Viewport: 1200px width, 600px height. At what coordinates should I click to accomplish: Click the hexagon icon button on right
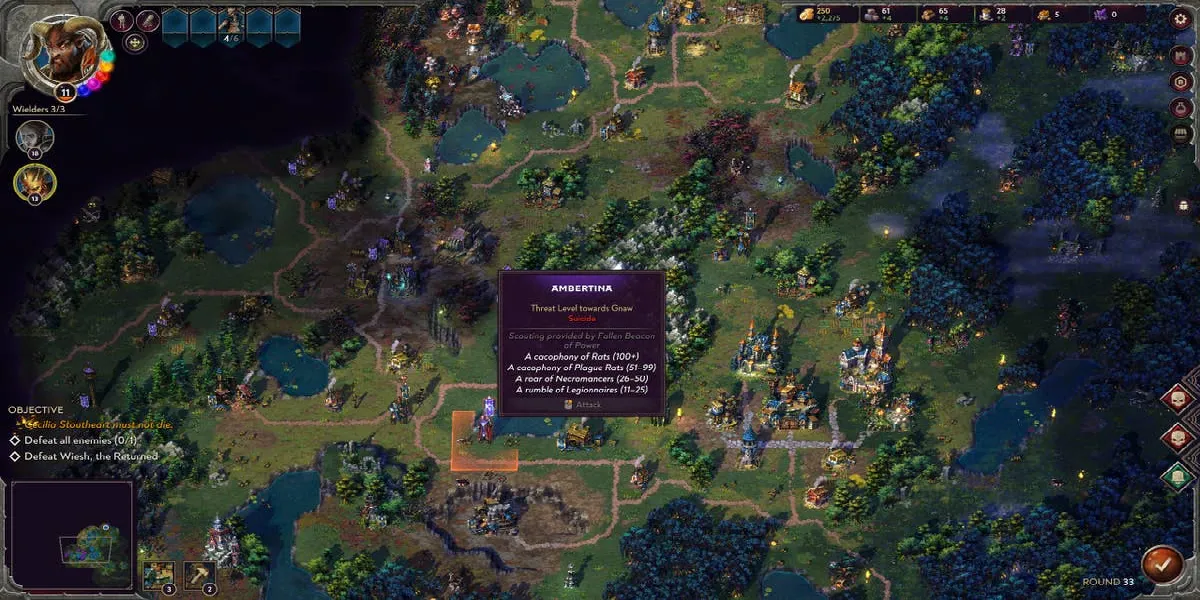point(1181,81)
